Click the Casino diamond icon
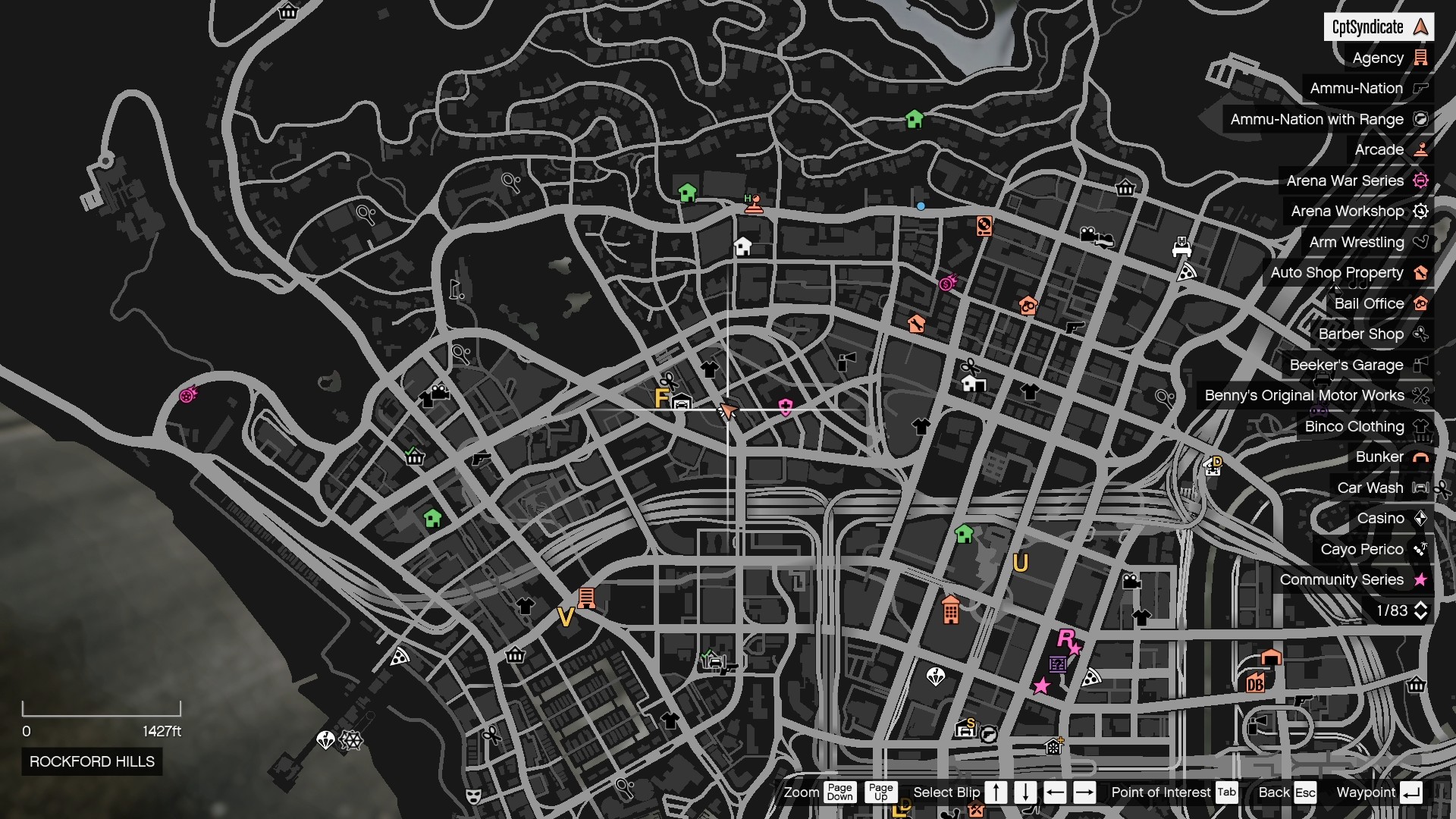 click(1421, 518)
